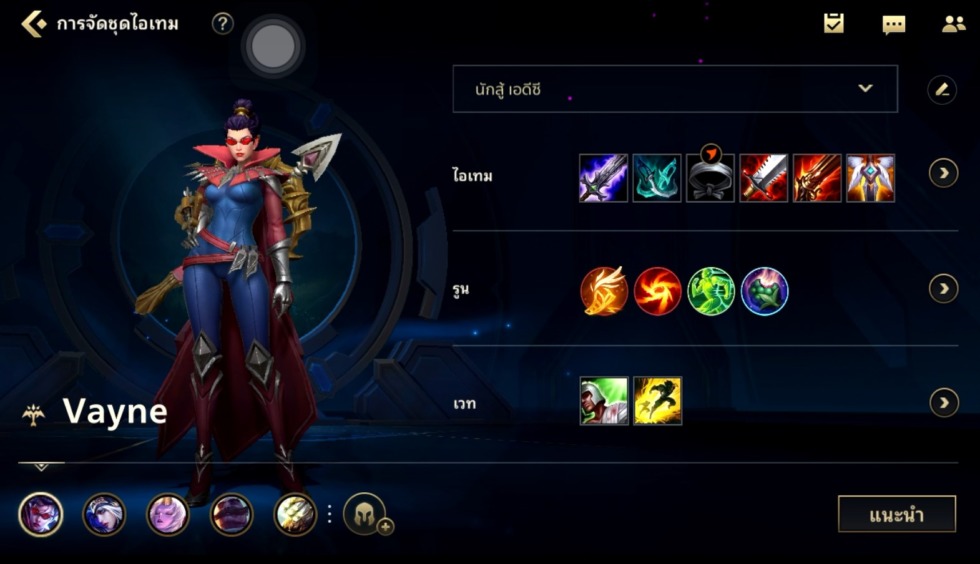Screen dimensions: 980x564
Task: Select the orange wing keystone rune
Action: pos(604,291)
